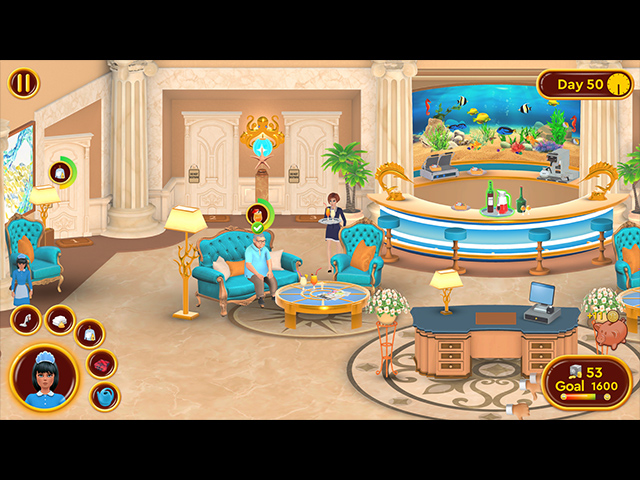The image size is (640, 480).
Task: Tap the guest's cocktail order bubble
Action: [x=259, y=213]
